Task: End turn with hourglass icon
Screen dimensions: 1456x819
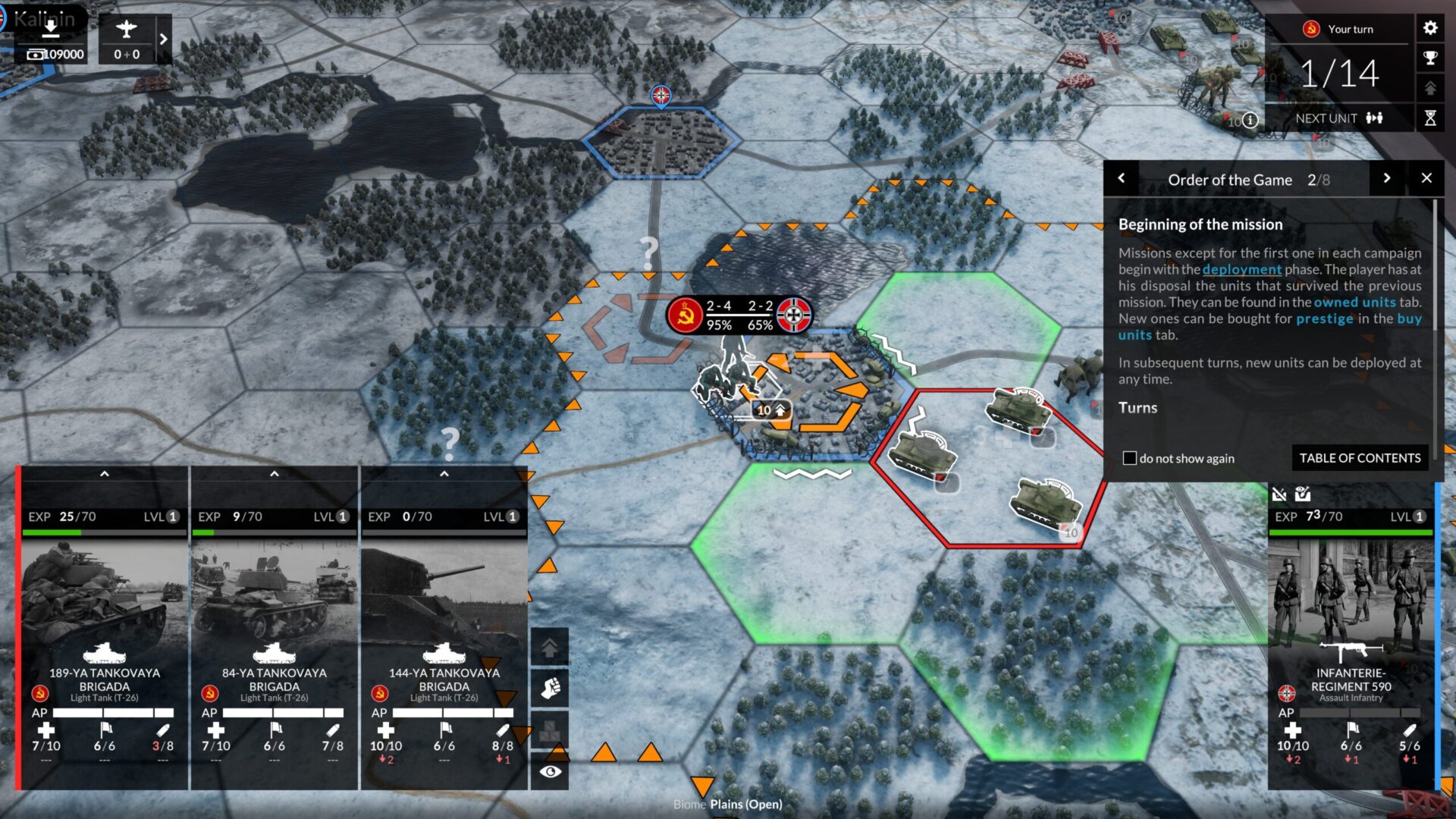Action: [1430, 118]
